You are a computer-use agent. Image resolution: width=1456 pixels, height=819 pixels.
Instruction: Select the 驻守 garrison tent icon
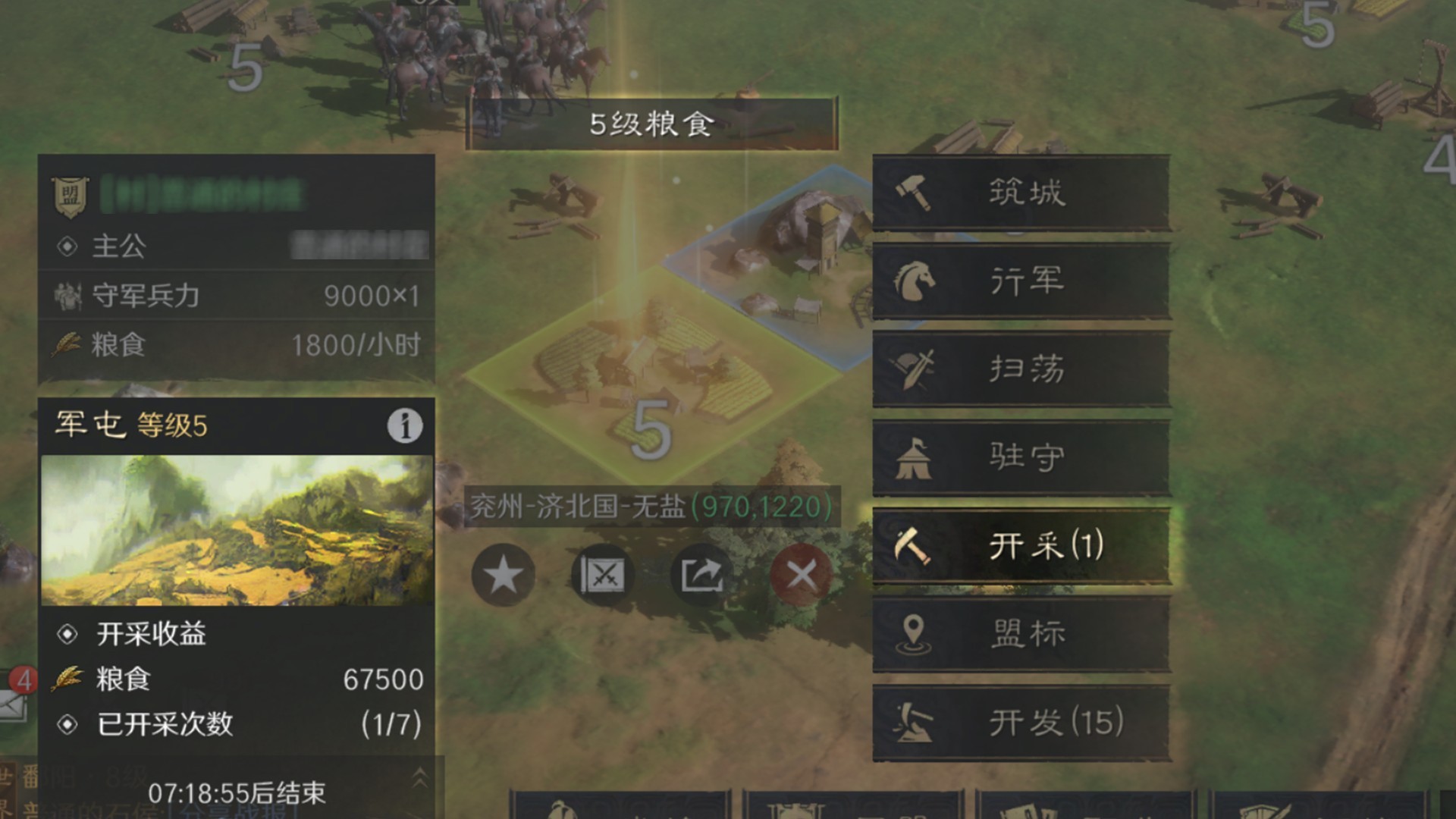[x=1021, y=457]
